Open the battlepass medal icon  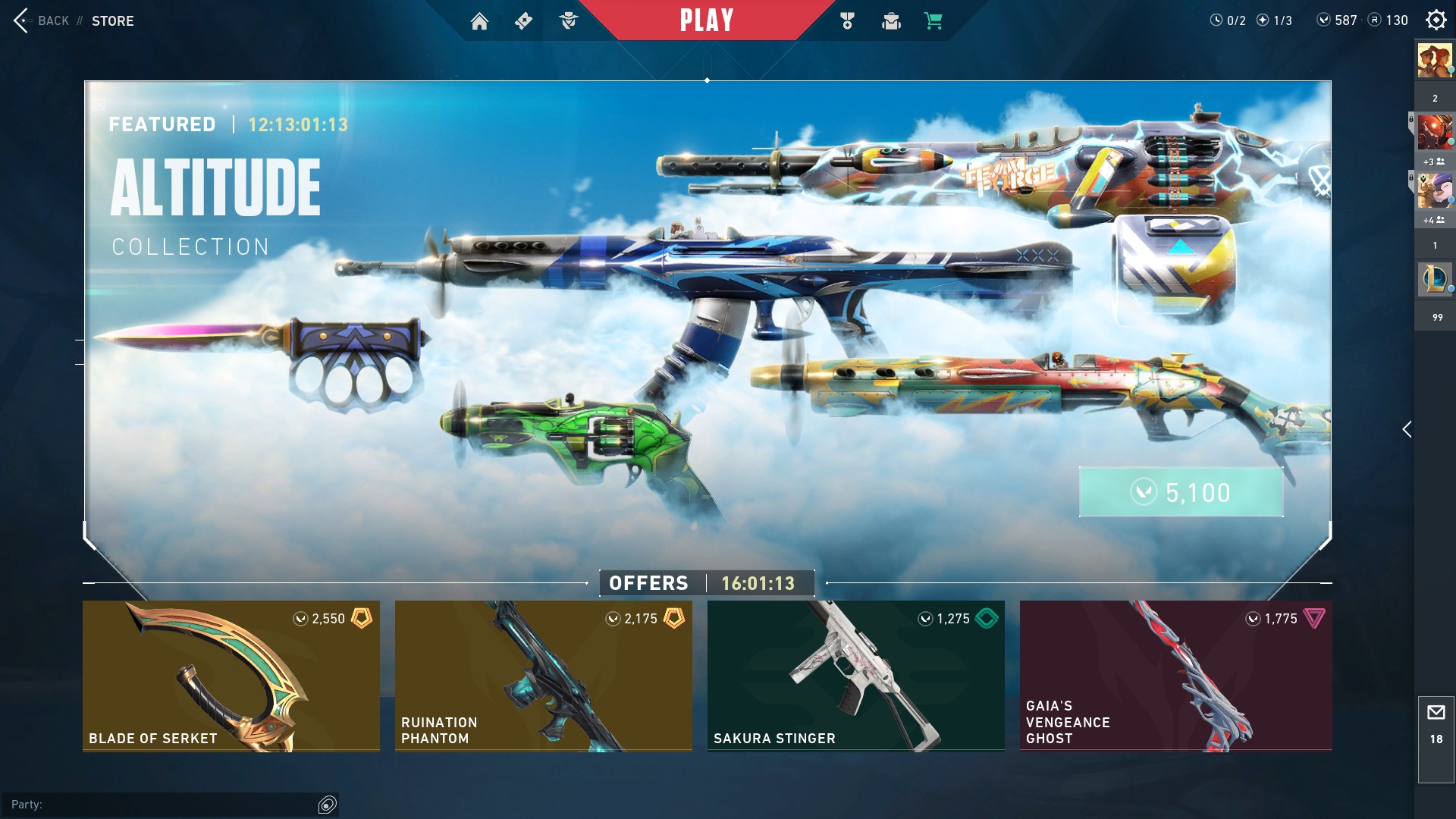(847, 21)
